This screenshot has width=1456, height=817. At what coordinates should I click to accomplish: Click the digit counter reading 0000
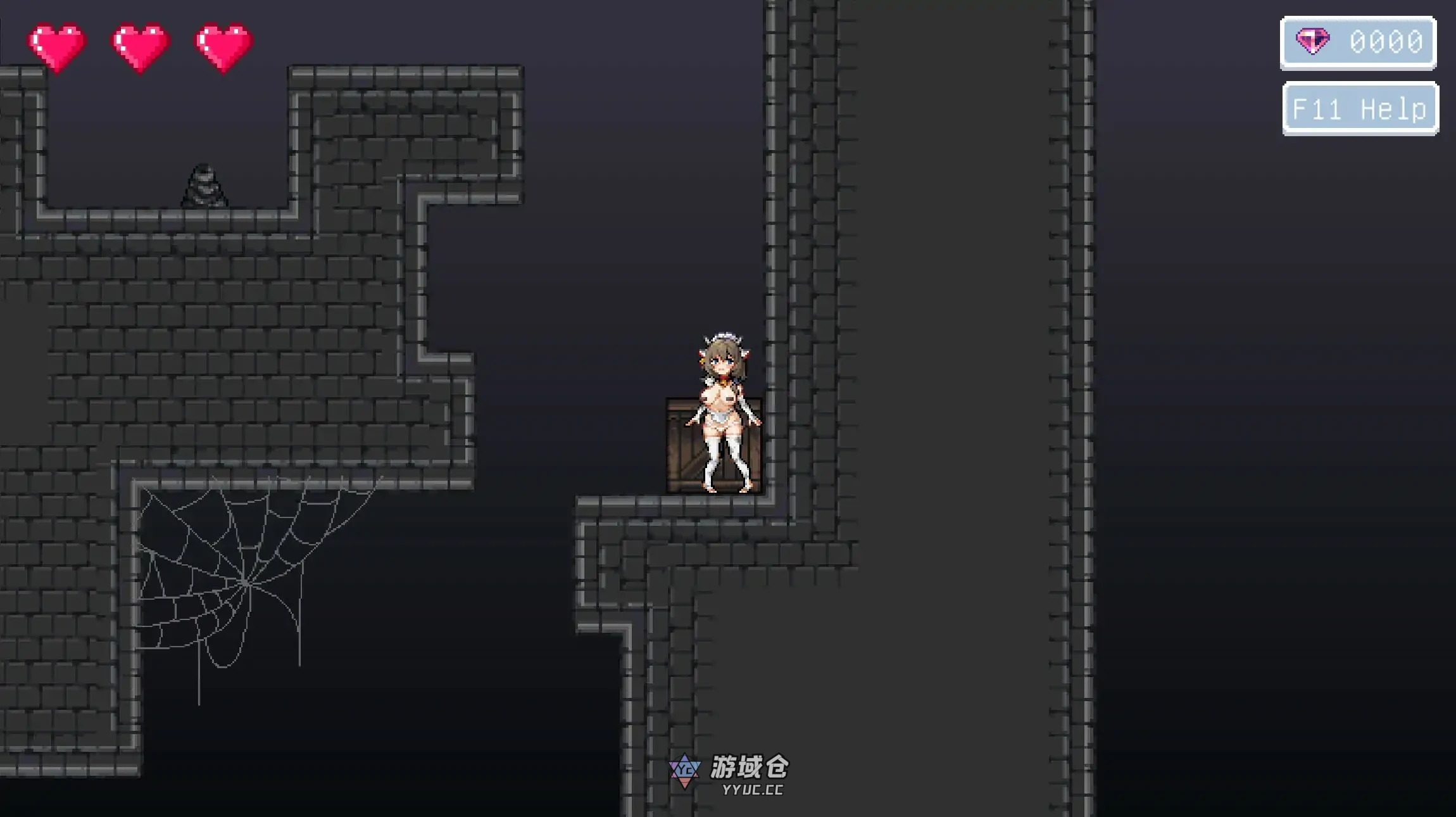tap(1388, 42)
